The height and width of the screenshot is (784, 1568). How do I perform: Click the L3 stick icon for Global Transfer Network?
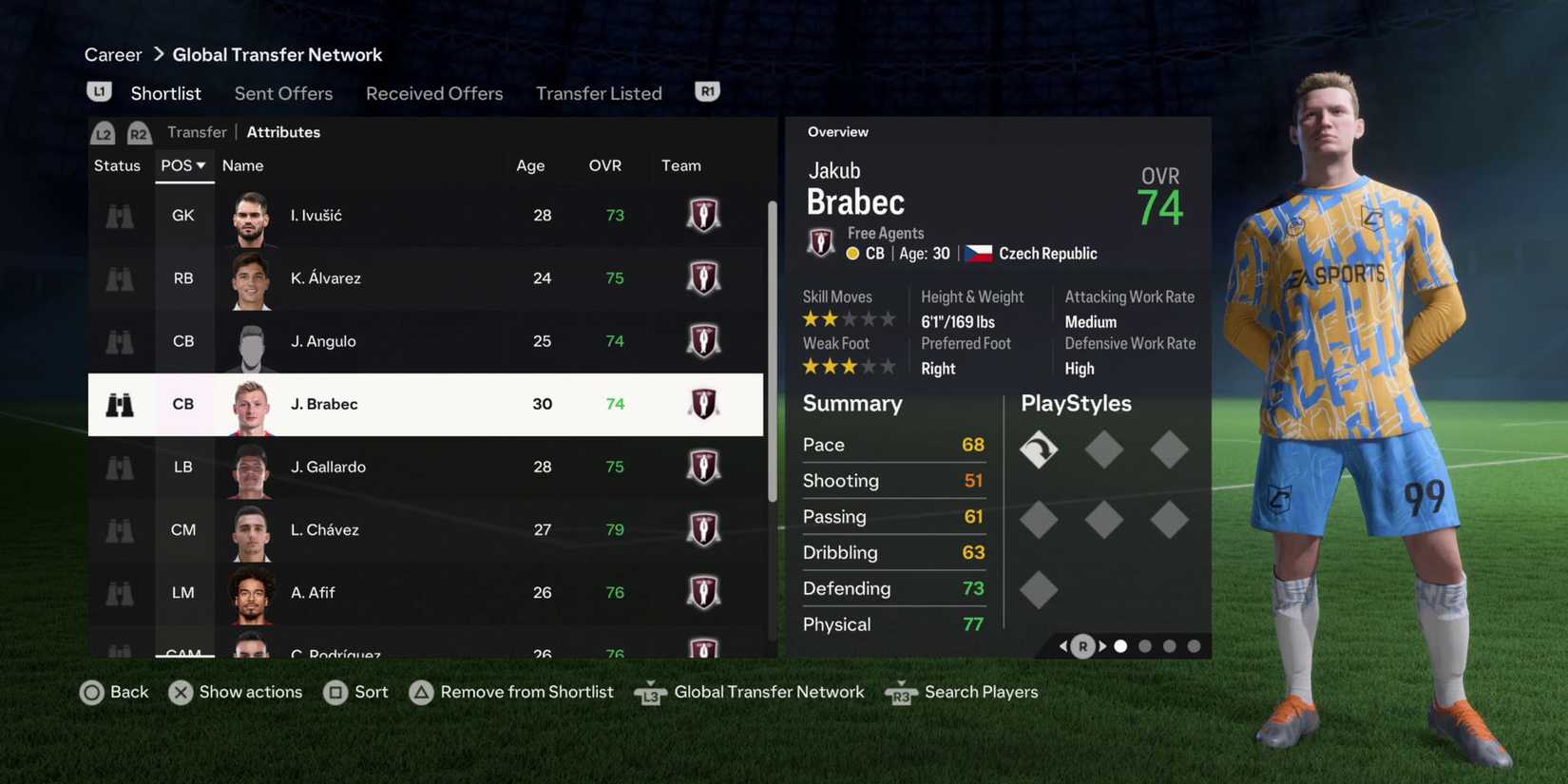tap(650, 694)
